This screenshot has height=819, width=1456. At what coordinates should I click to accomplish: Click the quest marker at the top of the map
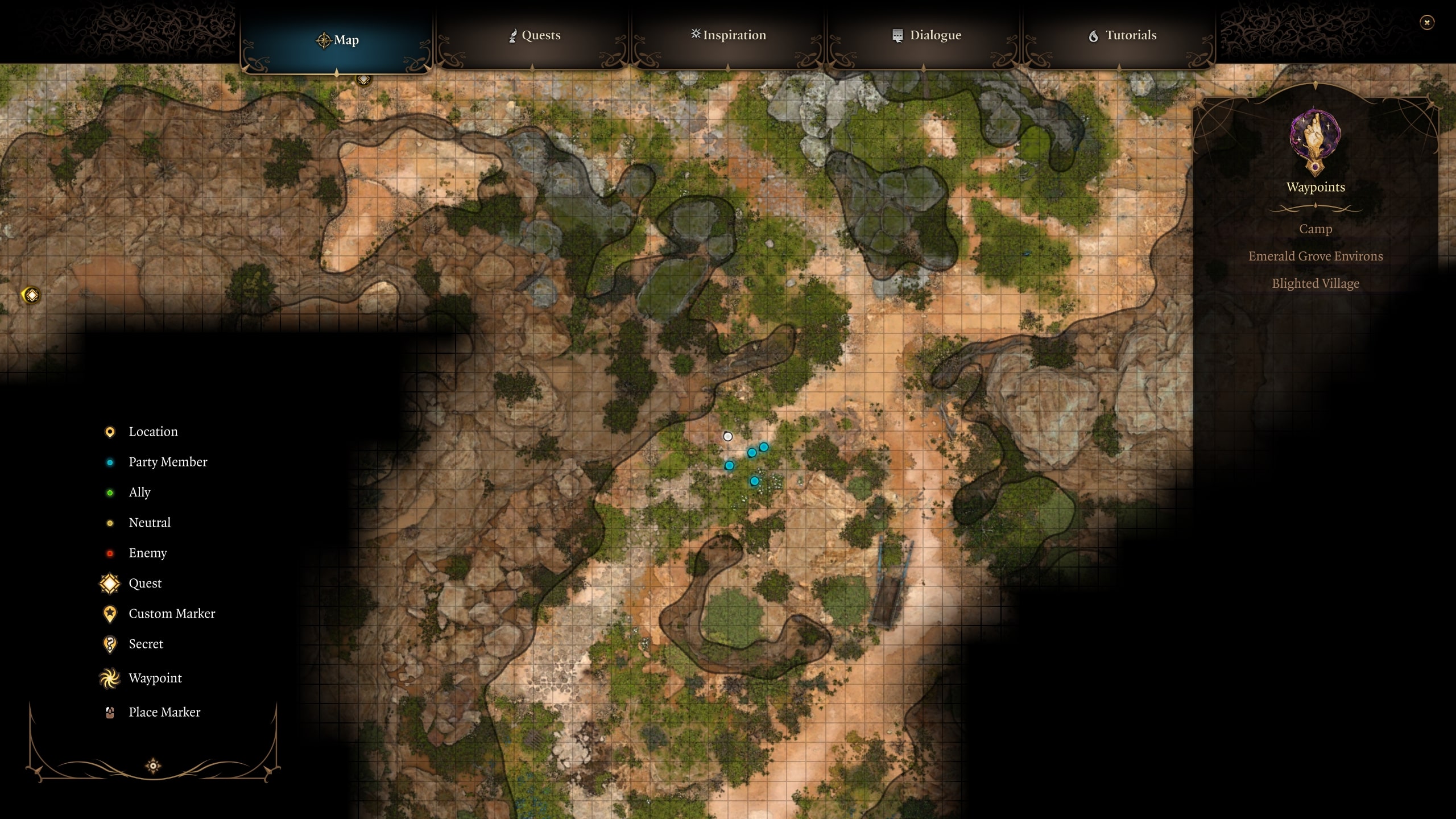point(362,80)
